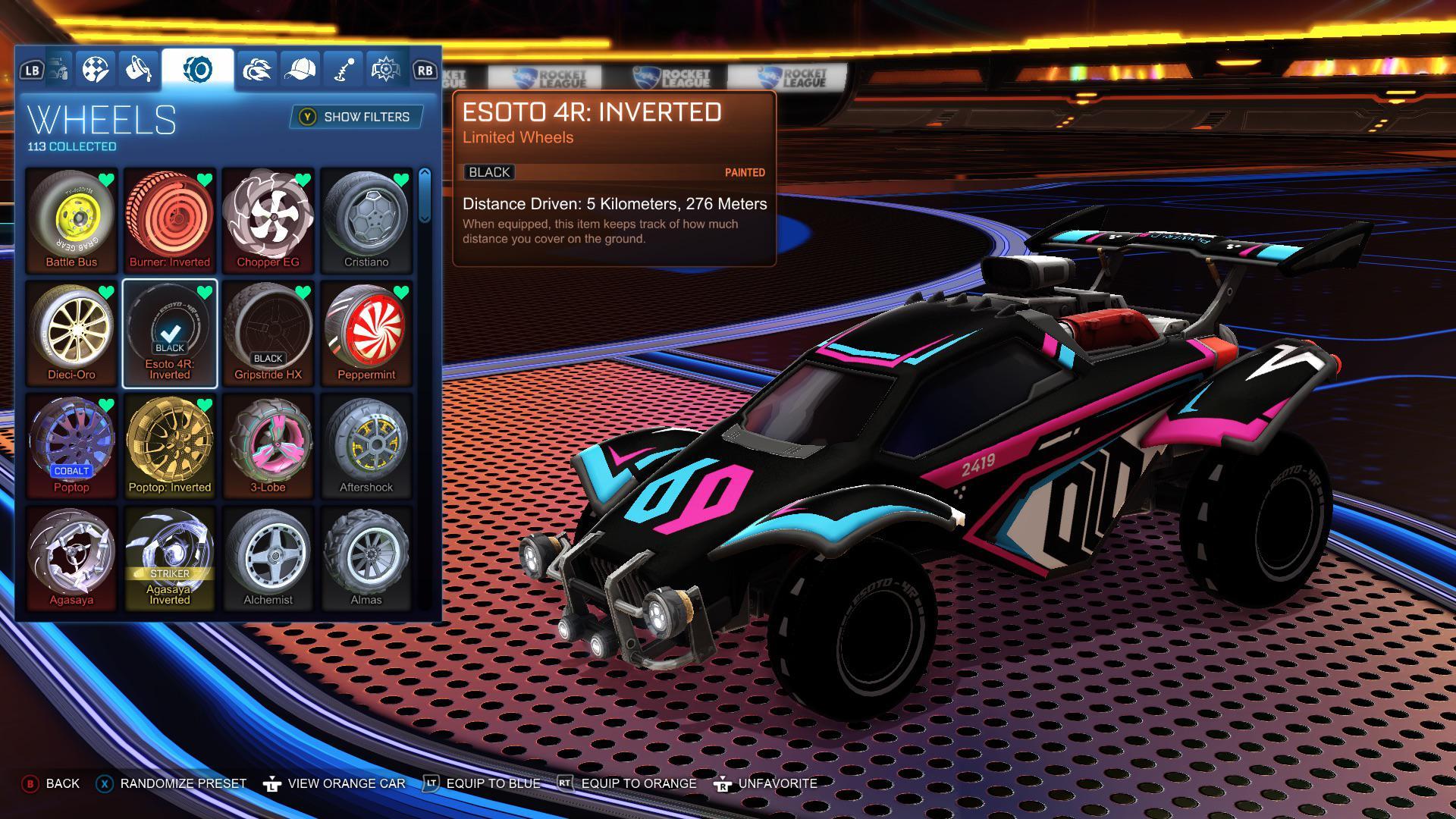This screenshot has width=1456, height=819.
Task: Open the car body customization tab
Action: tap(59, 69)
